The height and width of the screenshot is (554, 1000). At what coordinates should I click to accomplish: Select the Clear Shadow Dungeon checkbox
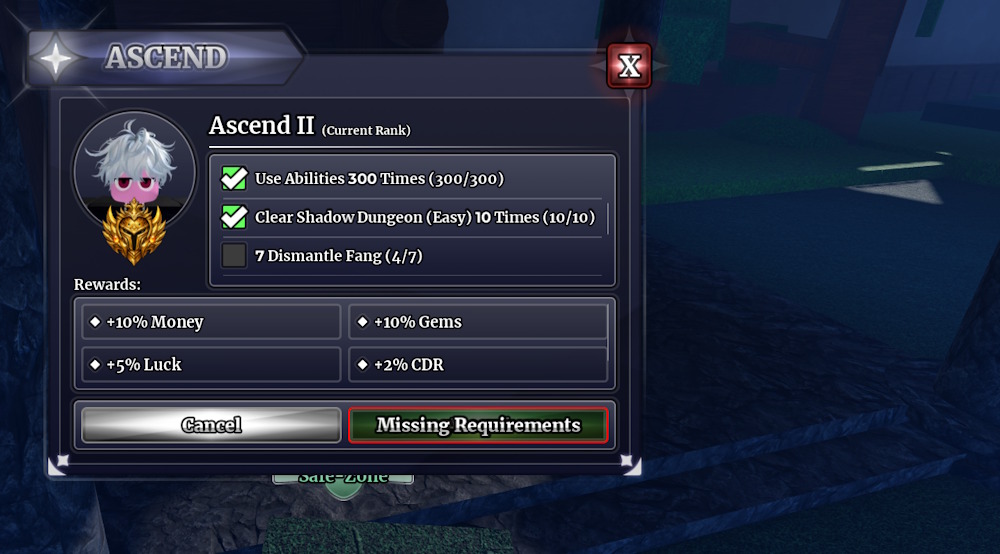(x=234, y=217)
